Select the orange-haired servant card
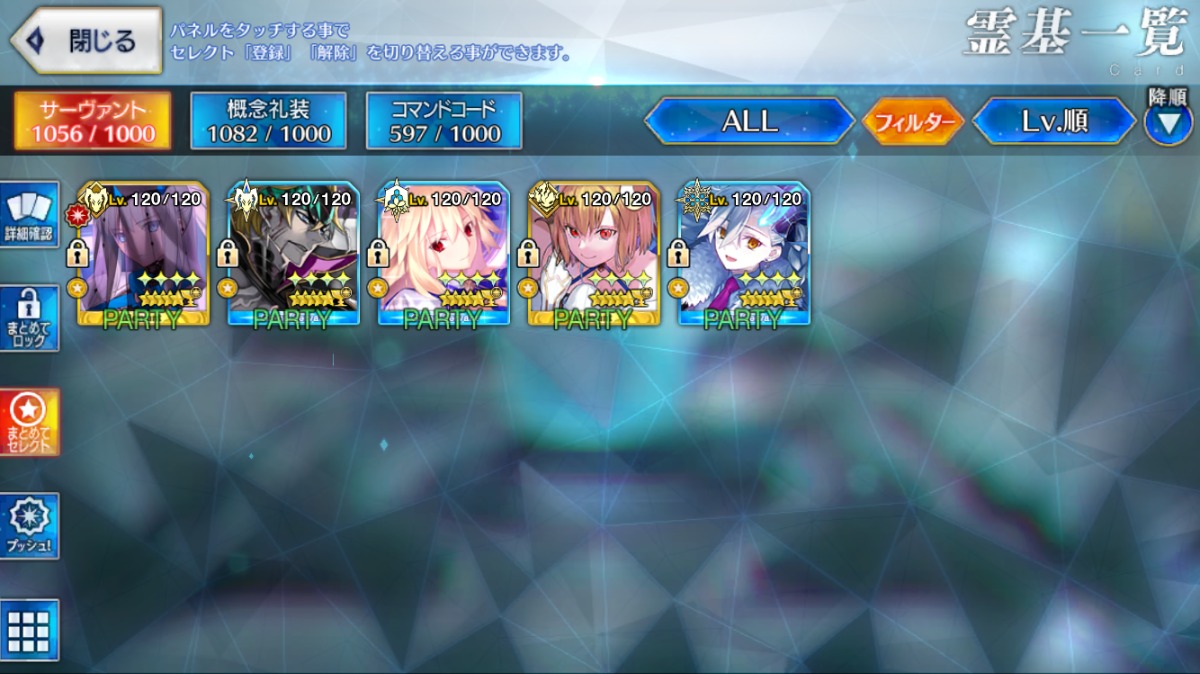Screen dimensions: 1200x674 coord(594,255)
